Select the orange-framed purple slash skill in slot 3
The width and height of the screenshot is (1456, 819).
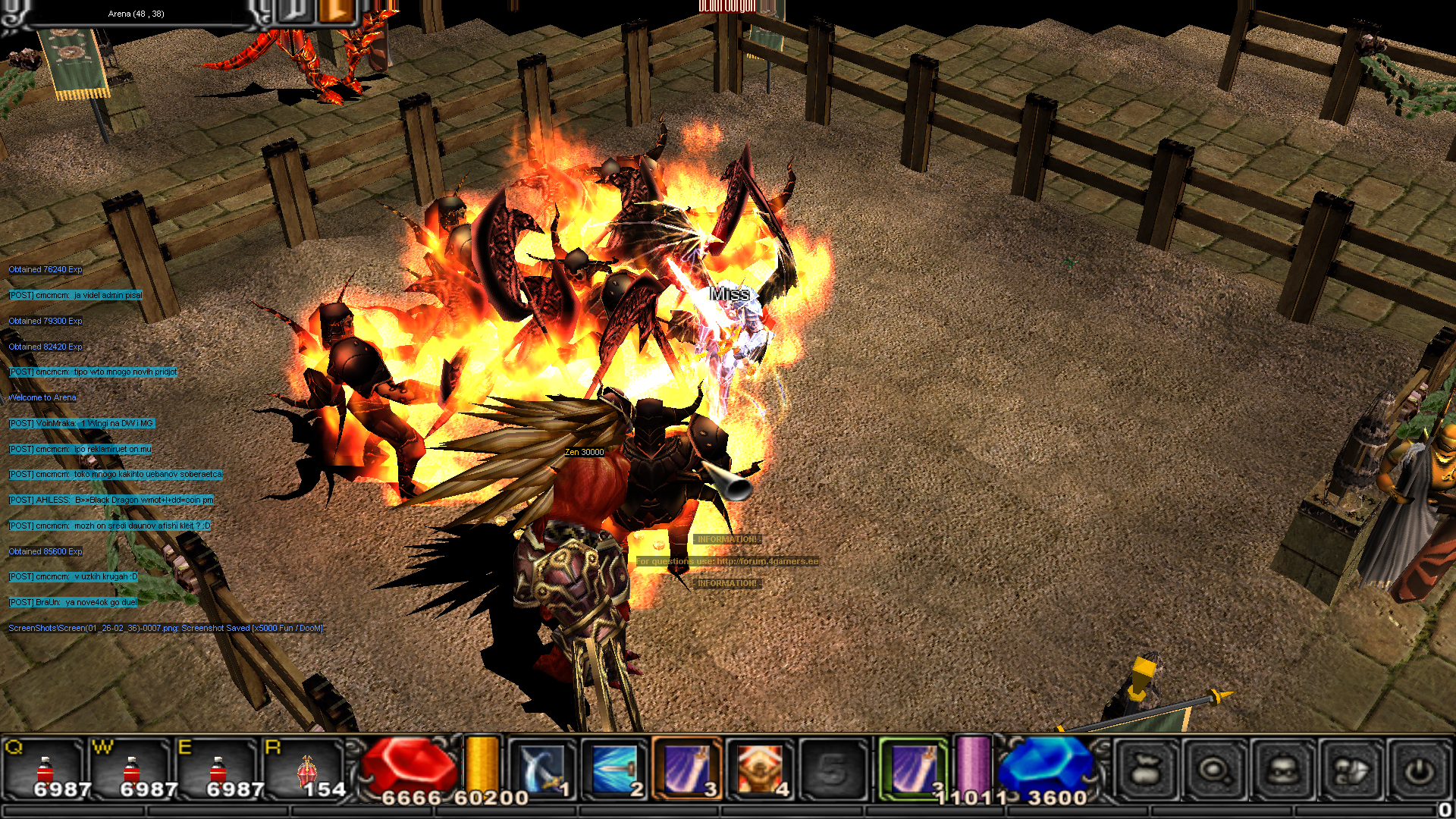coord(687,769)
